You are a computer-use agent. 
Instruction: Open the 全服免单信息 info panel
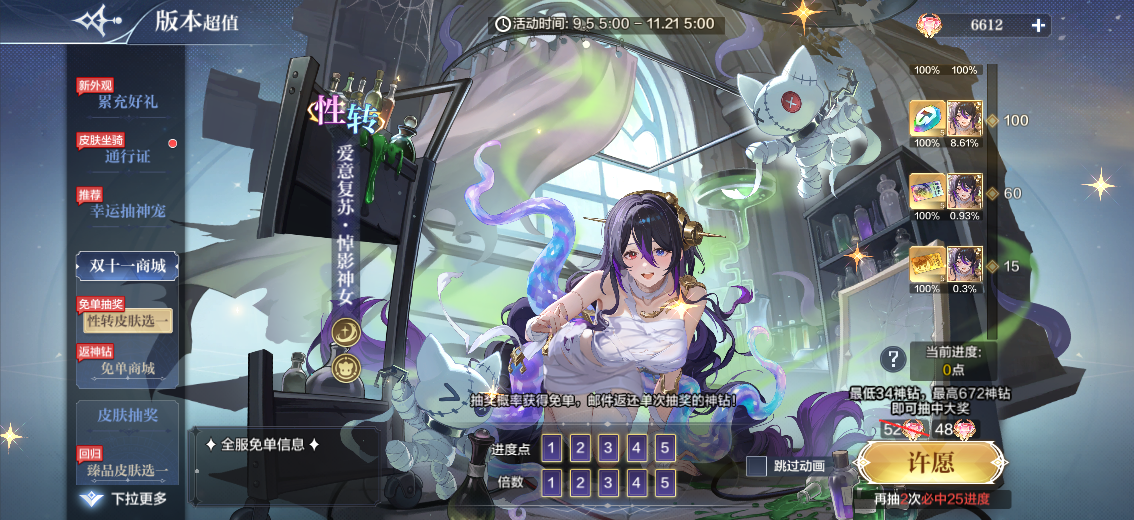coord(262,445)
